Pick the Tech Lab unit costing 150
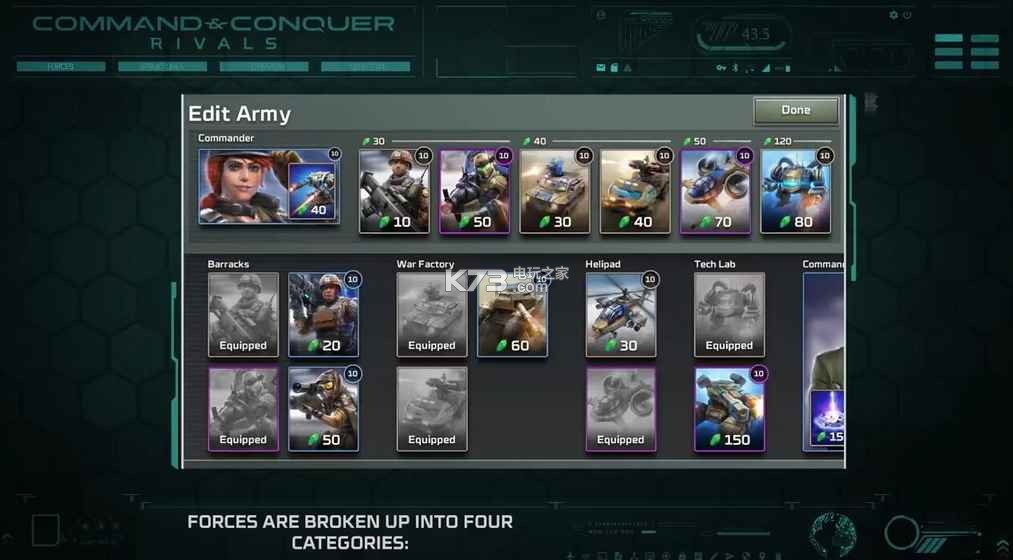The image size is (1013, 560). tap(730, 409)
